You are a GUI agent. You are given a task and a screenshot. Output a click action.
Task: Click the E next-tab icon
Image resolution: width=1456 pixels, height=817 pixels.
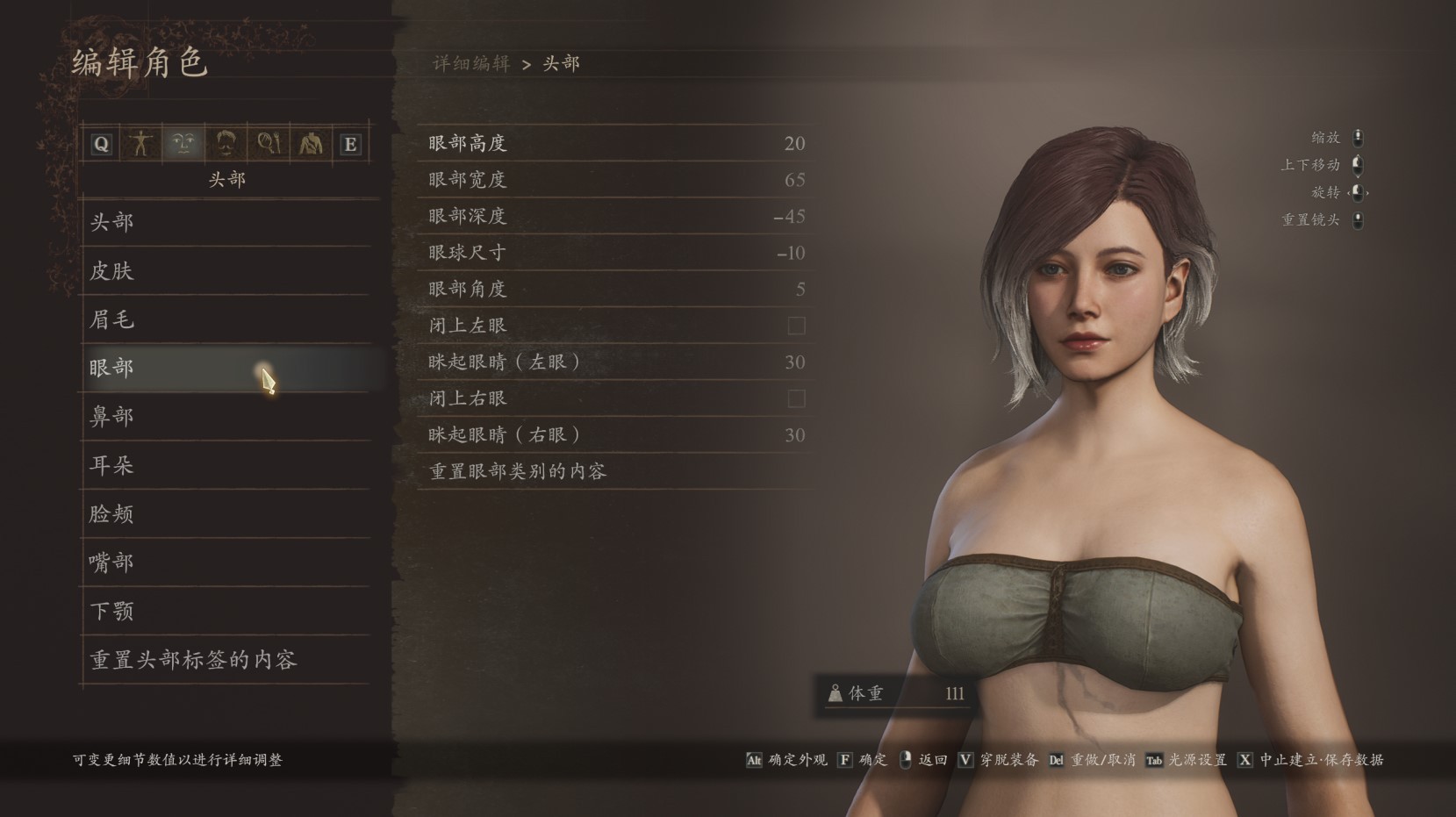click(x=350, y=144)
